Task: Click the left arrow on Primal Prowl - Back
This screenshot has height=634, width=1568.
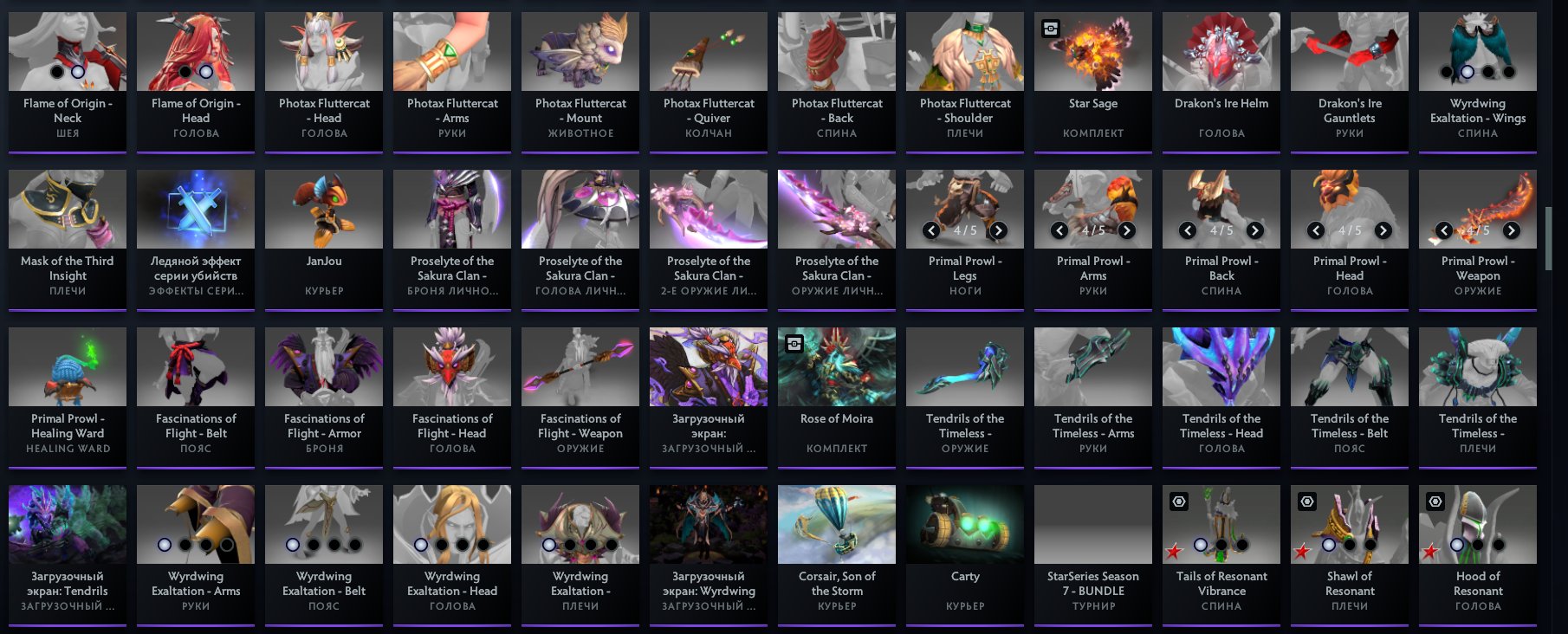Action: coord(1188,231)
